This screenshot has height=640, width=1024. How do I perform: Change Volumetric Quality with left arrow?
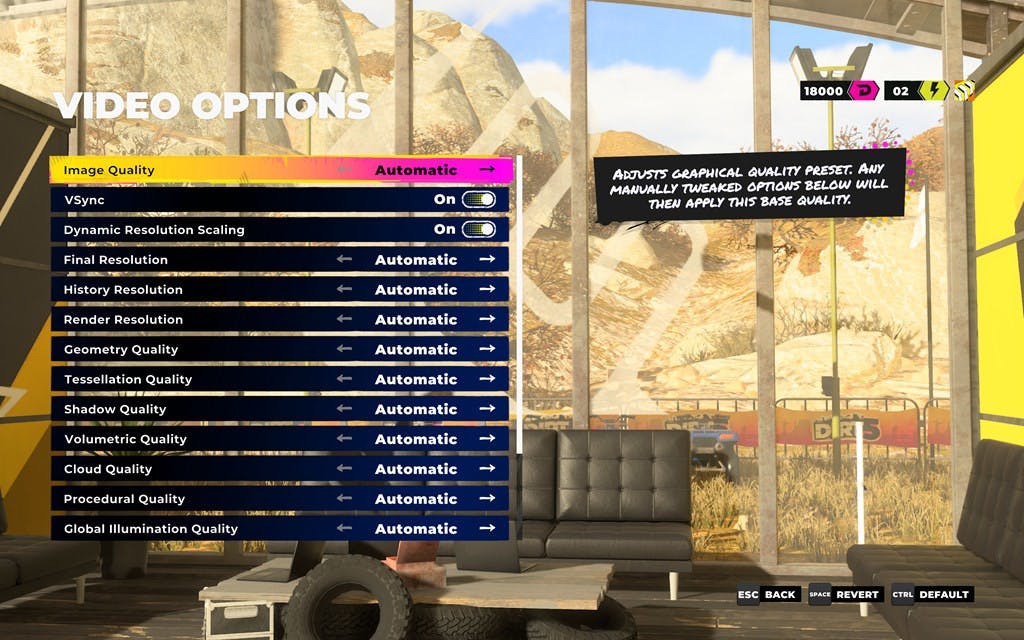(345, 439)
